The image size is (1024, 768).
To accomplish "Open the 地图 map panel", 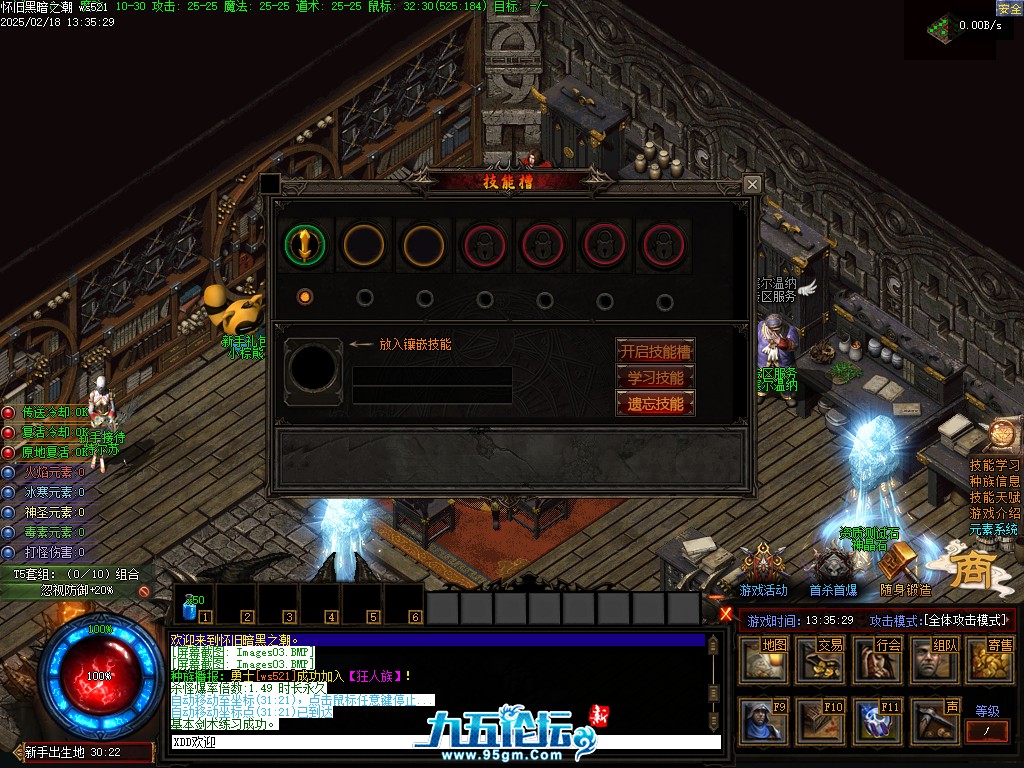I will click(762, 660).
